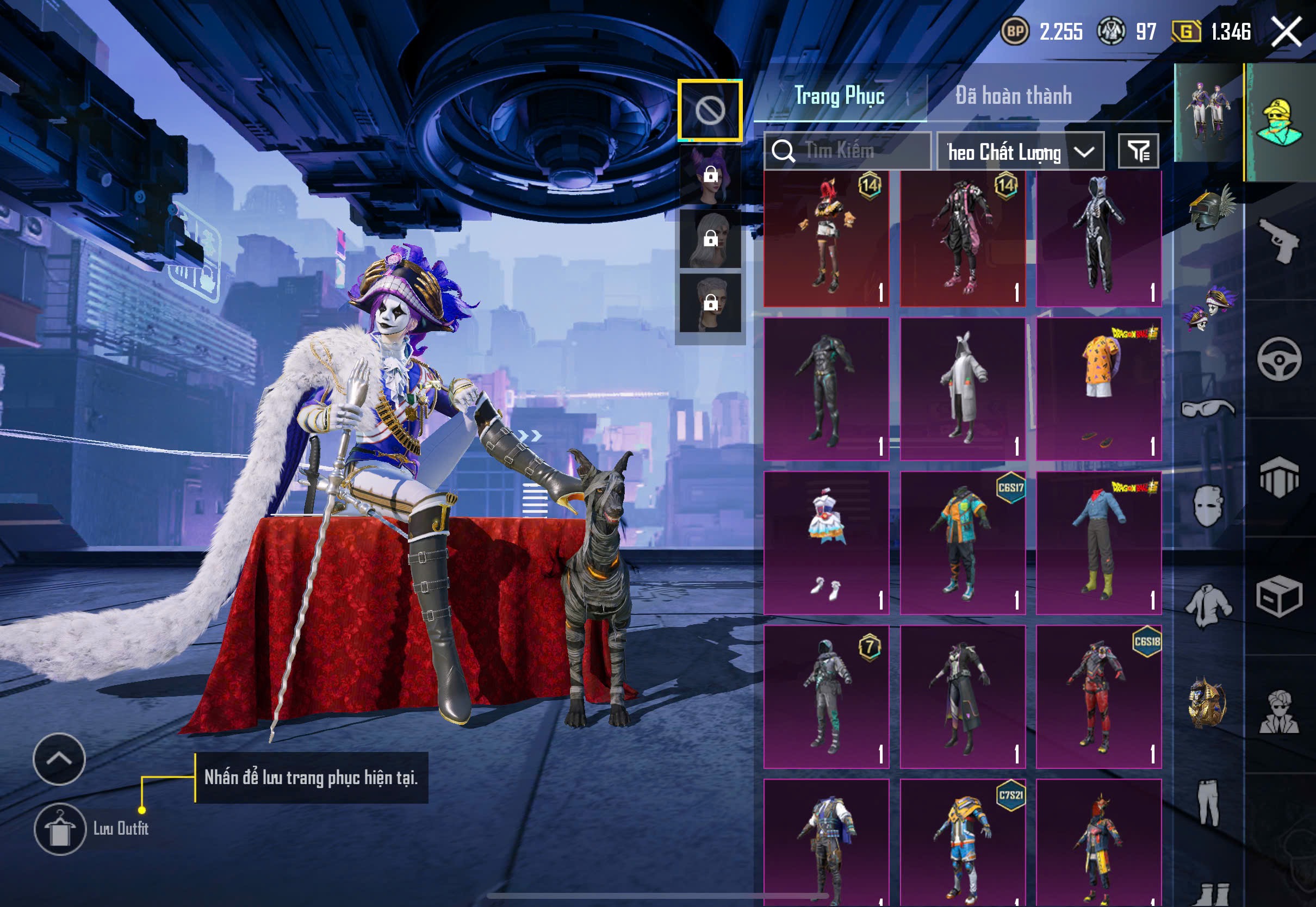
Task: Select the C6S17 teal and orange outfit
Action: 963,543
